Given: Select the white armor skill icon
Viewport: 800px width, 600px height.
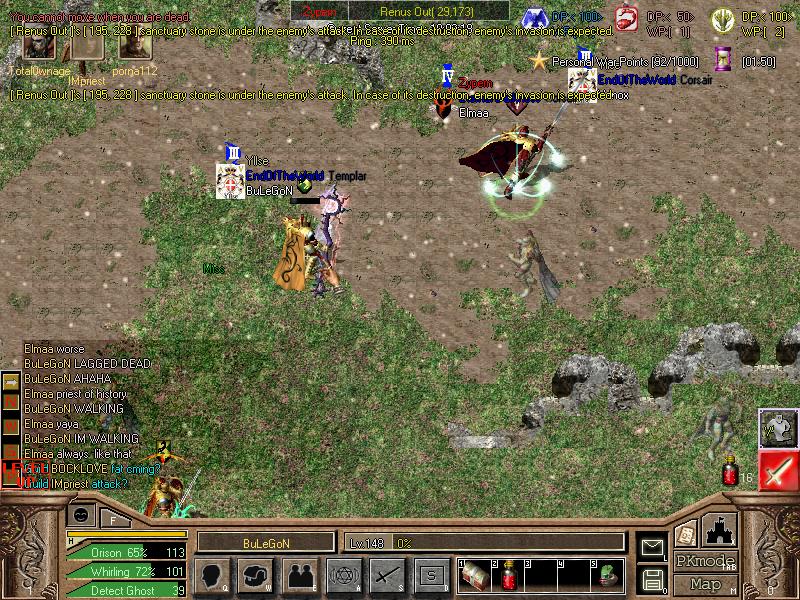Looking at the screenshot, I should point(777,428).
